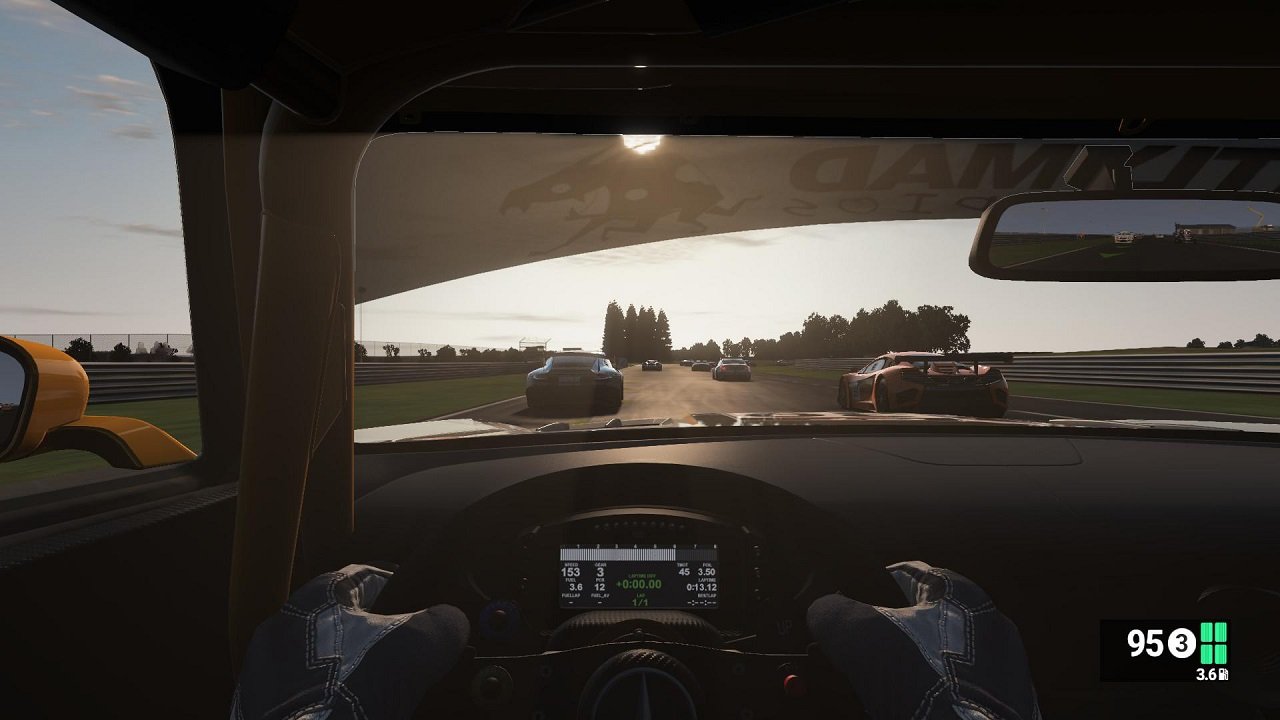
Task: Select the FUELLAP label on the dash
Action: click(x=571, y=595)
